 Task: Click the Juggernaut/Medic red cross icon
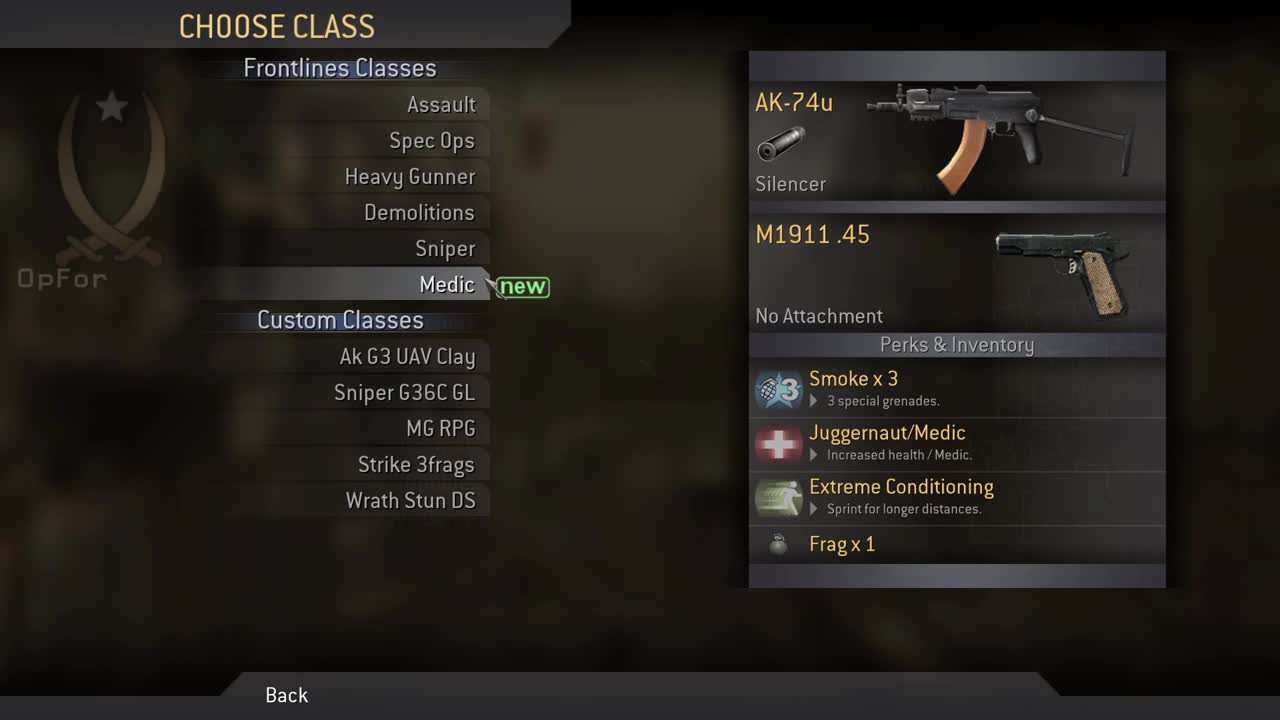coord(778,444)
